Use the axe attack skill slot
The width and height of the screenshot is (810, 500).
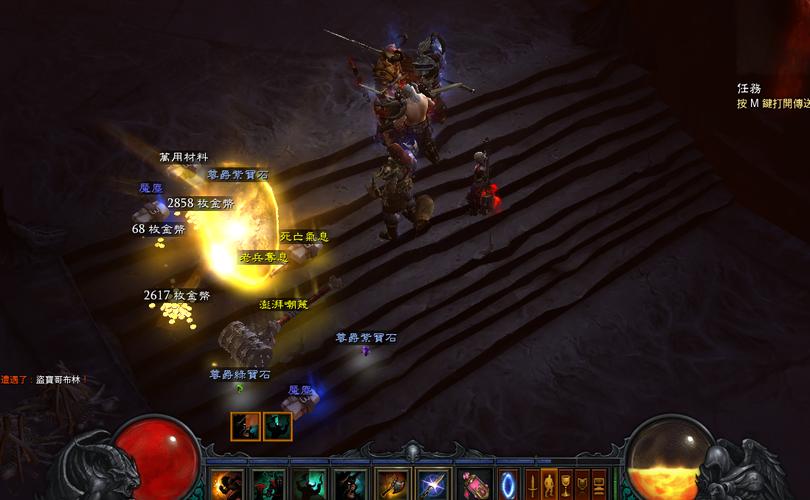[x=392, y=485]
